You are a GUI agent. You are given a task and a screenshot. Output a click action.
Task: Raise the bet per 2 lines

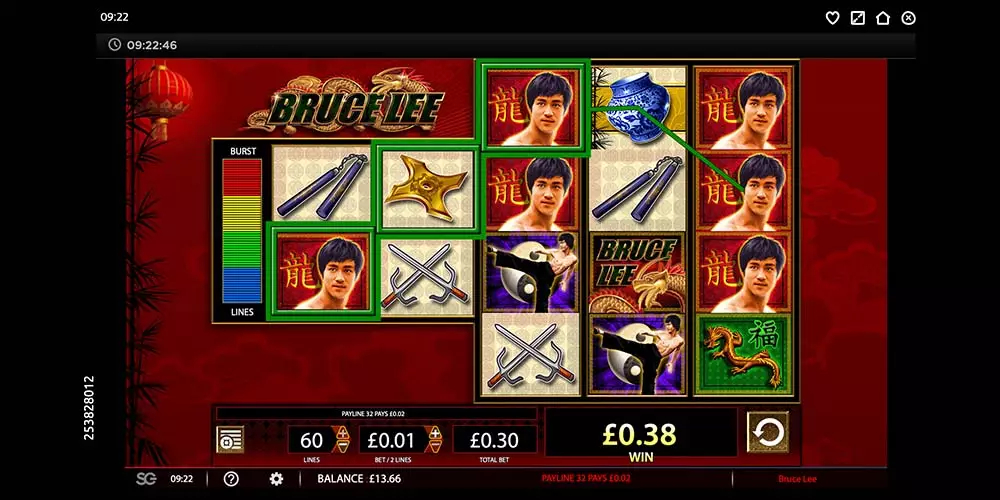coord(435,433)
